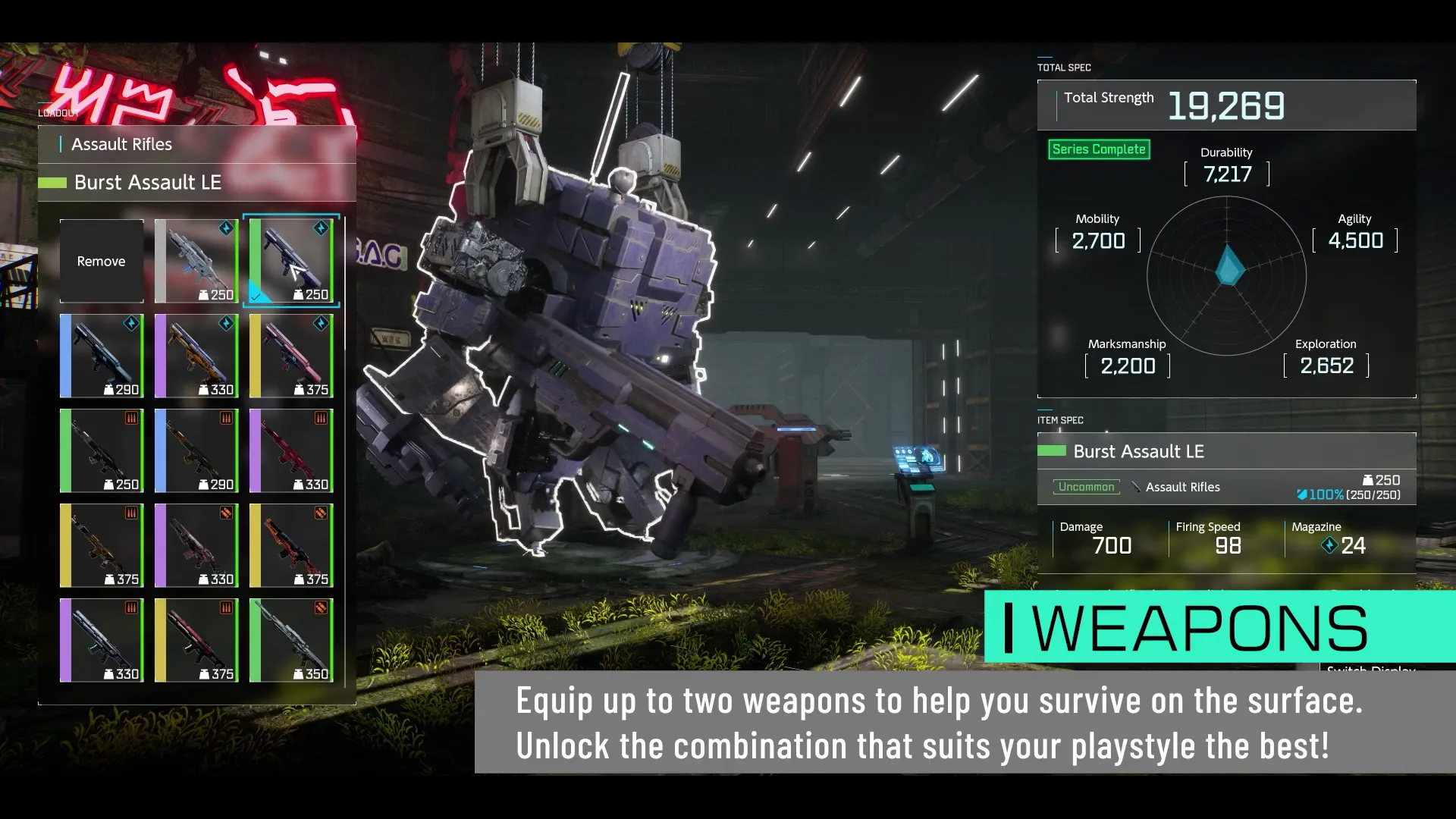Select the purple 330 rifle with lightning icon
Viewport: 1456px width, 819px height.
click(196, 356)
